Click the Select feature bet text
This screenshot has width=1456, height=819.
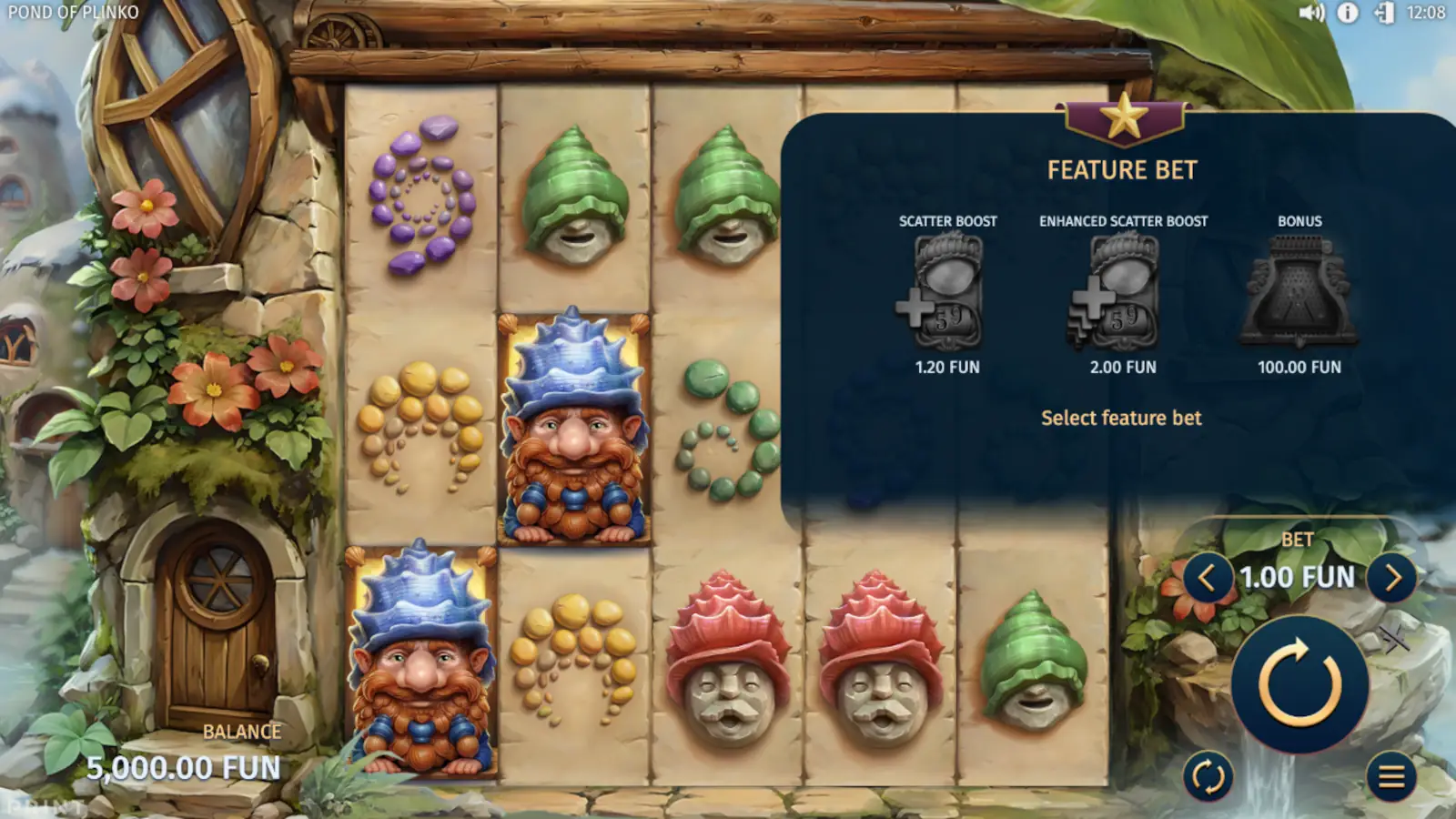click(1122, 418)
